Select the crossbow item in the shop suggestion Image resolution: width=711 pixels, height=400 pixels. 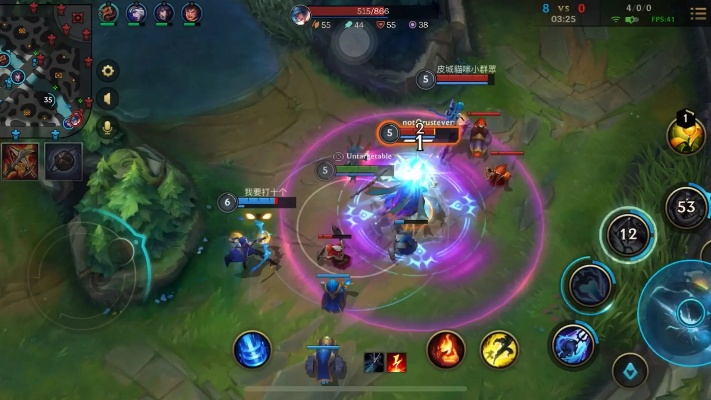click(19, 159)
